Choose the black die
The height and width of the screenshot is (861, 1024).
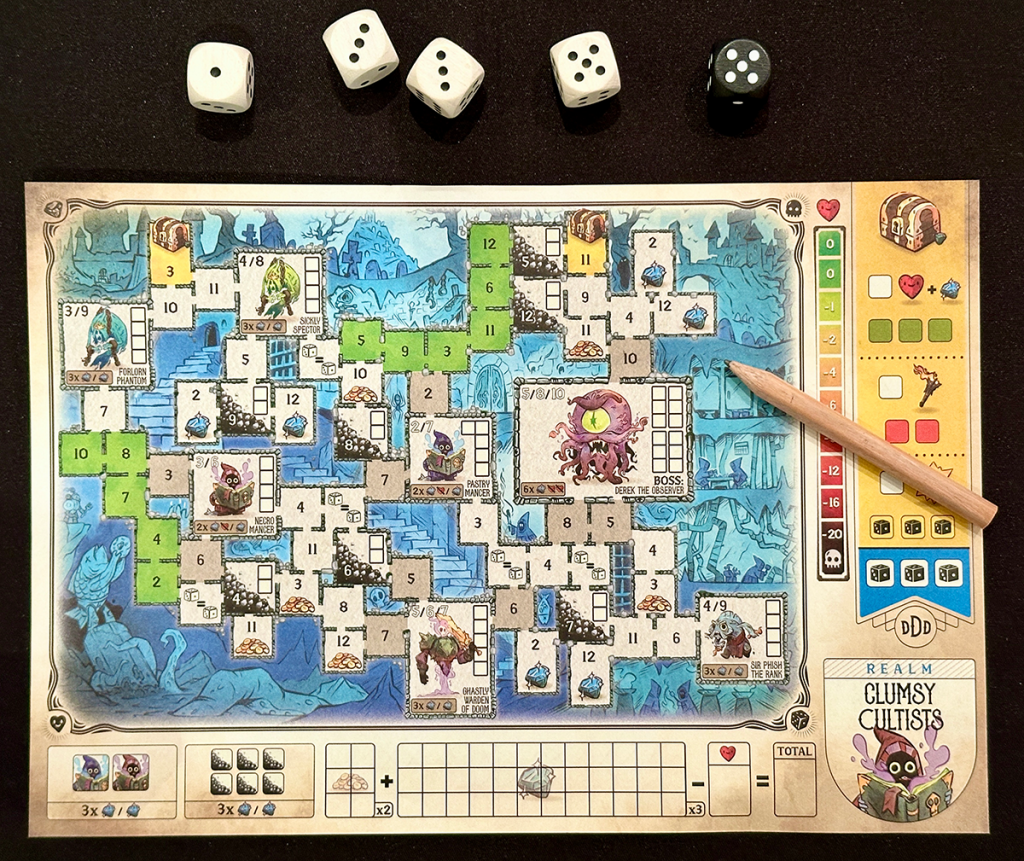(739, 72)
